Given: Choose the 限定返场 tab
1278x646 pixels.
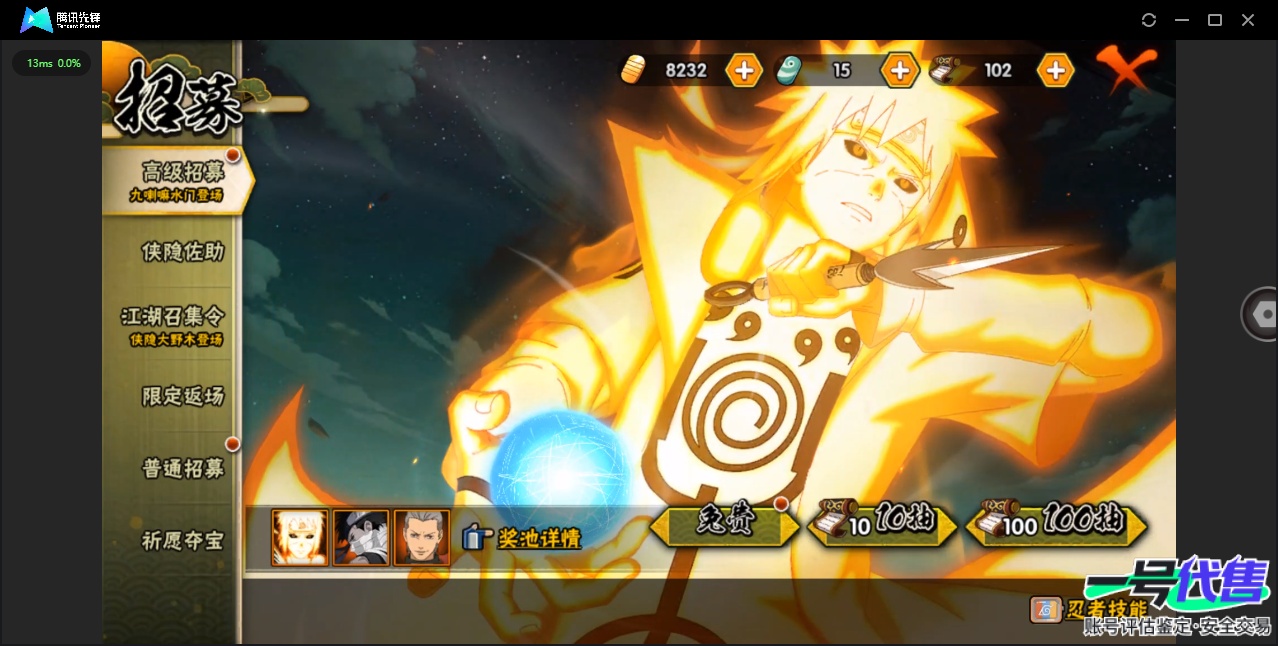Looking at the screenshot, I should click(182, 396).
